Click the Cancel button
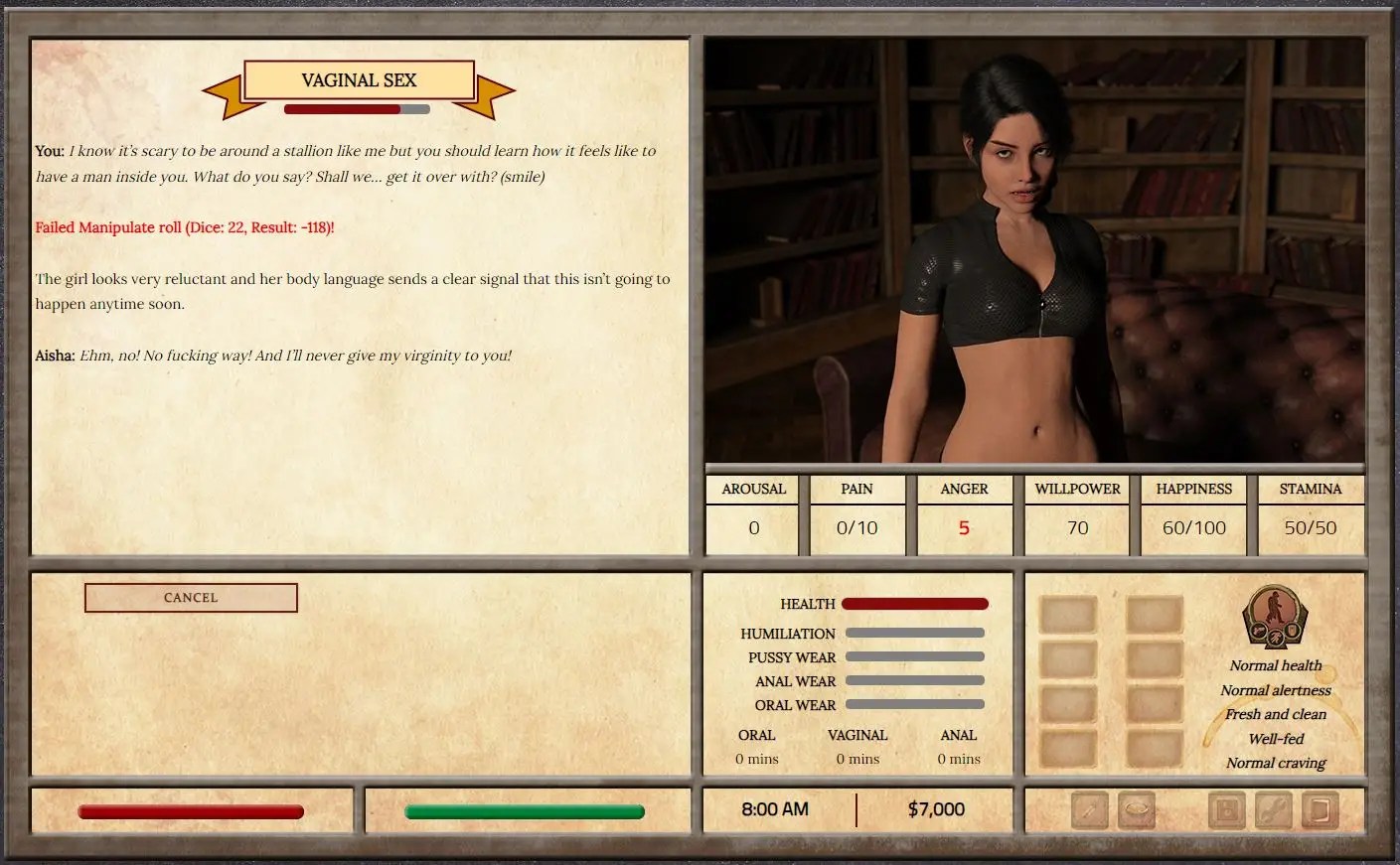The image size is (1400, 865). (x=191, y=598)
